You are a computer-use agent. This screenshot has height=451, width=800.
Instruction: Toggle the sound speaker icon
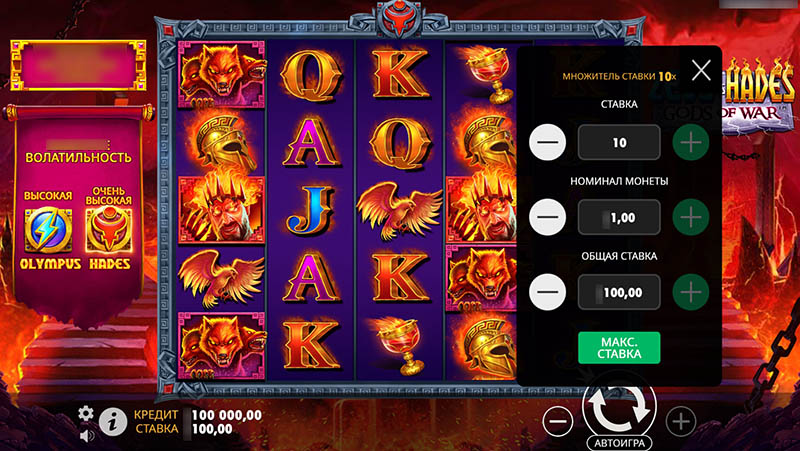(87, 434)
